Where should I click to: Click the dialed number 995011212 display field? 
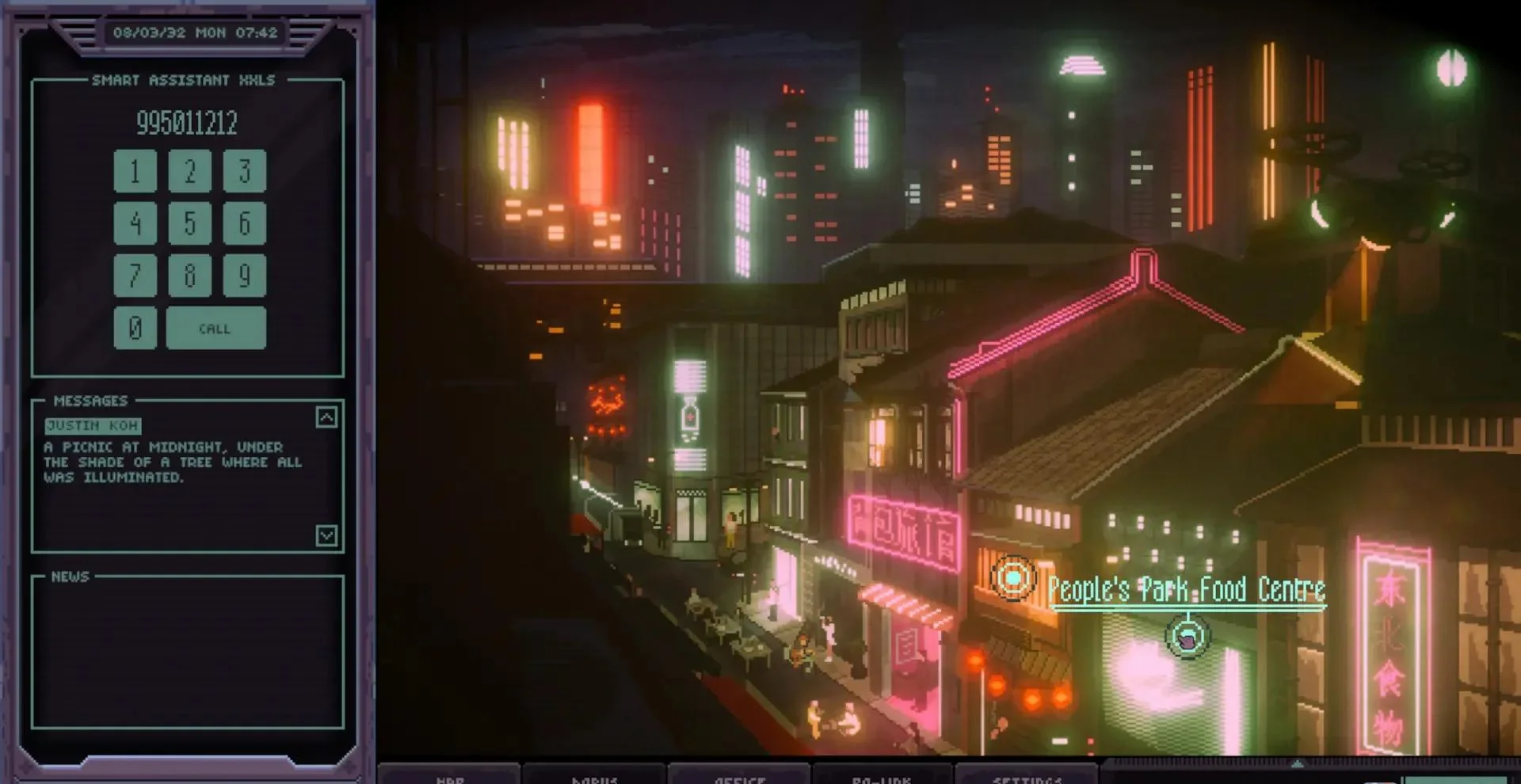click(185, 124)
